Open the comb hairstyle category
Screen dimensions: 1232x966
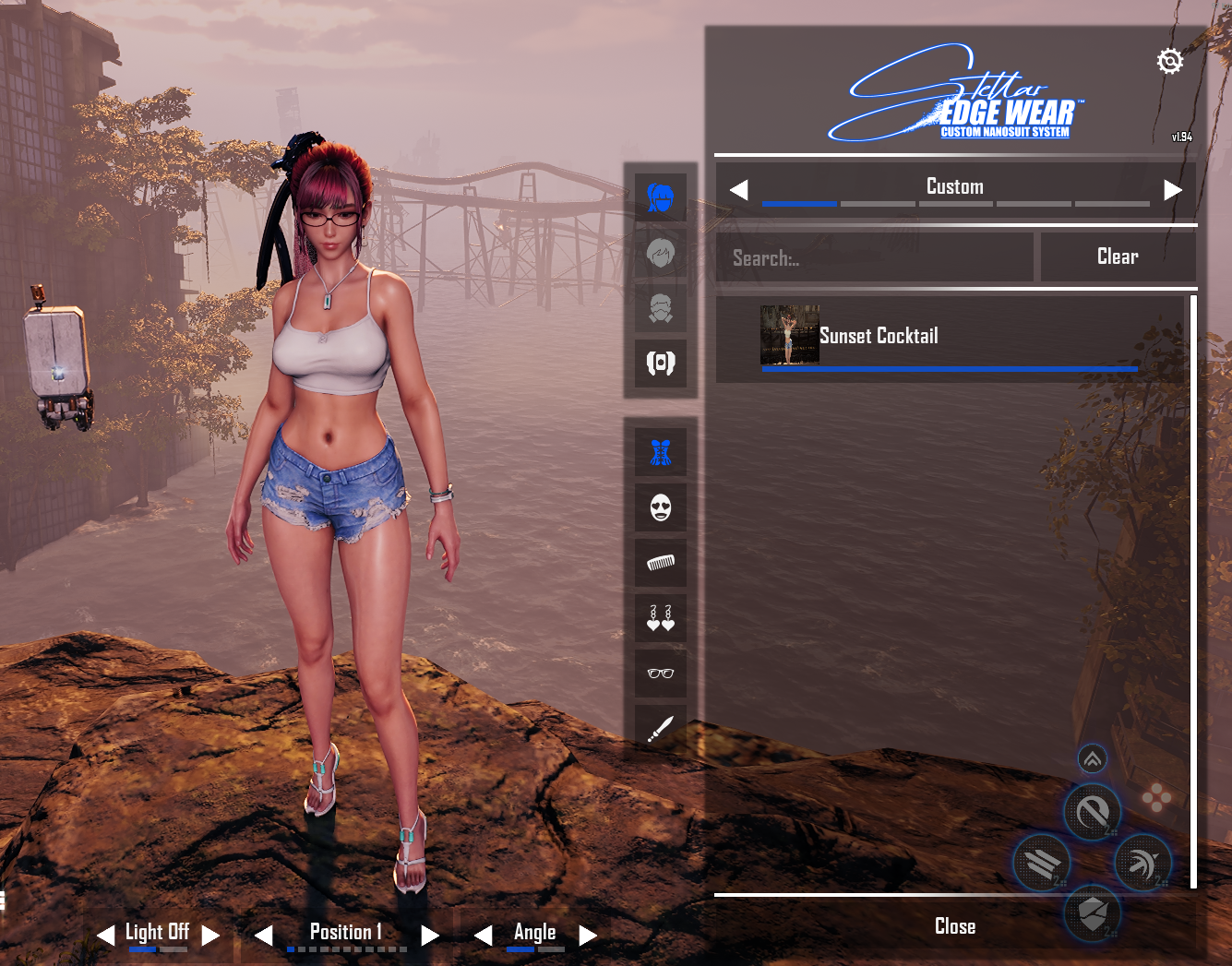[x=661, y=563]
